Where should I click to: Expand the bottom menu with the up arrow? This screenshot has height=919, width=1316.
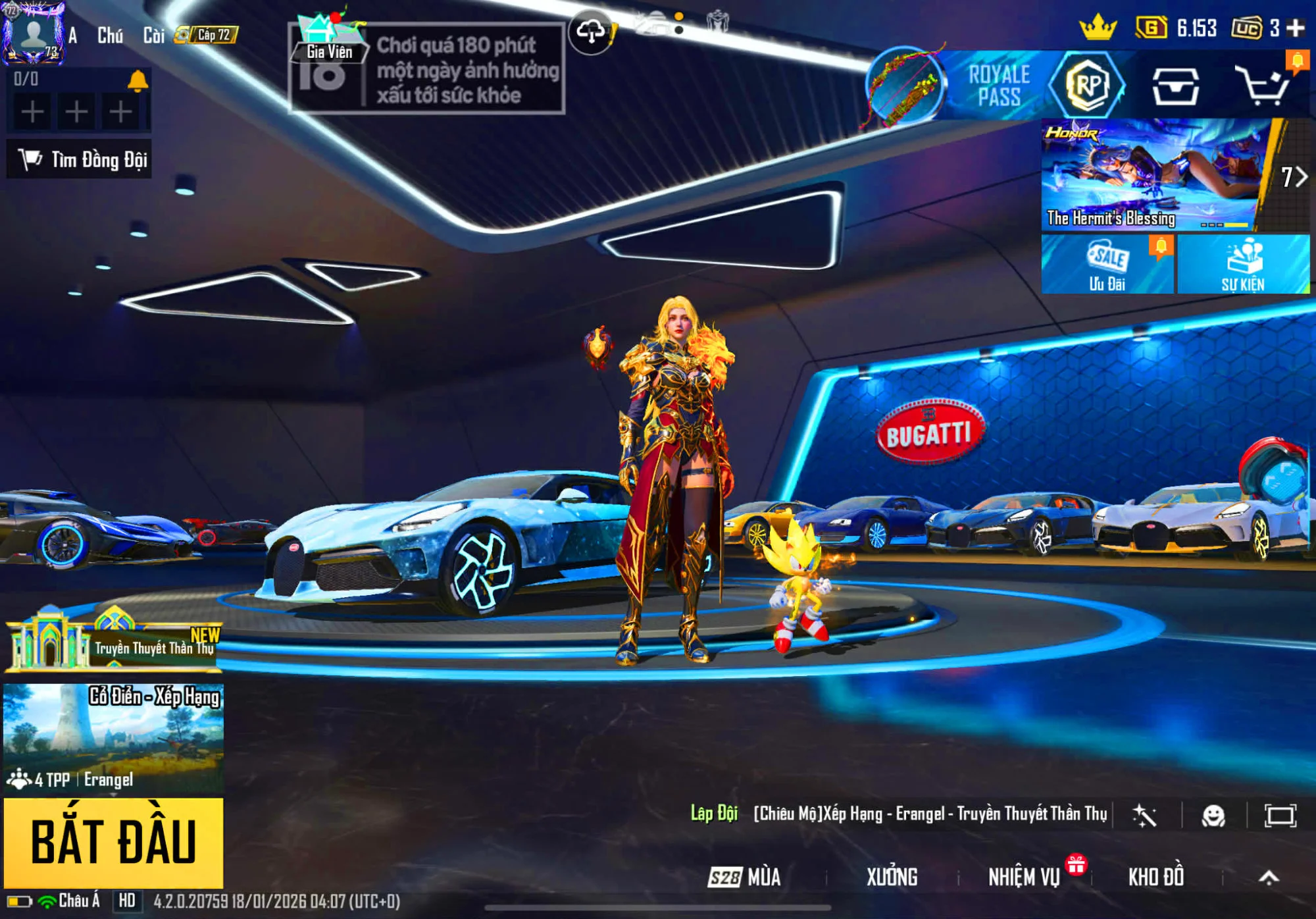1269,877
